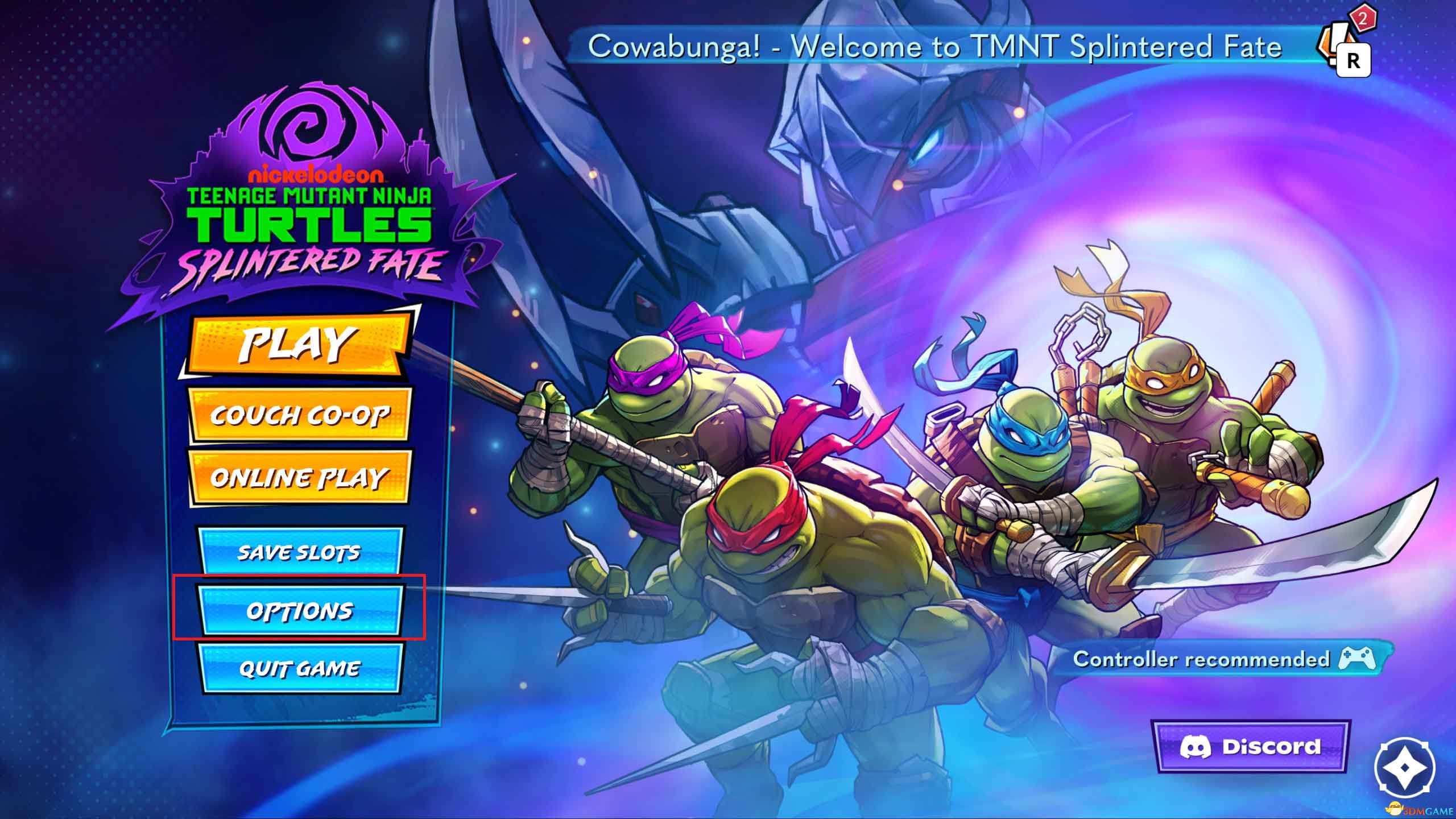Open the Options menu
The image size is (1456, 819).
click(x=300, y=611)
